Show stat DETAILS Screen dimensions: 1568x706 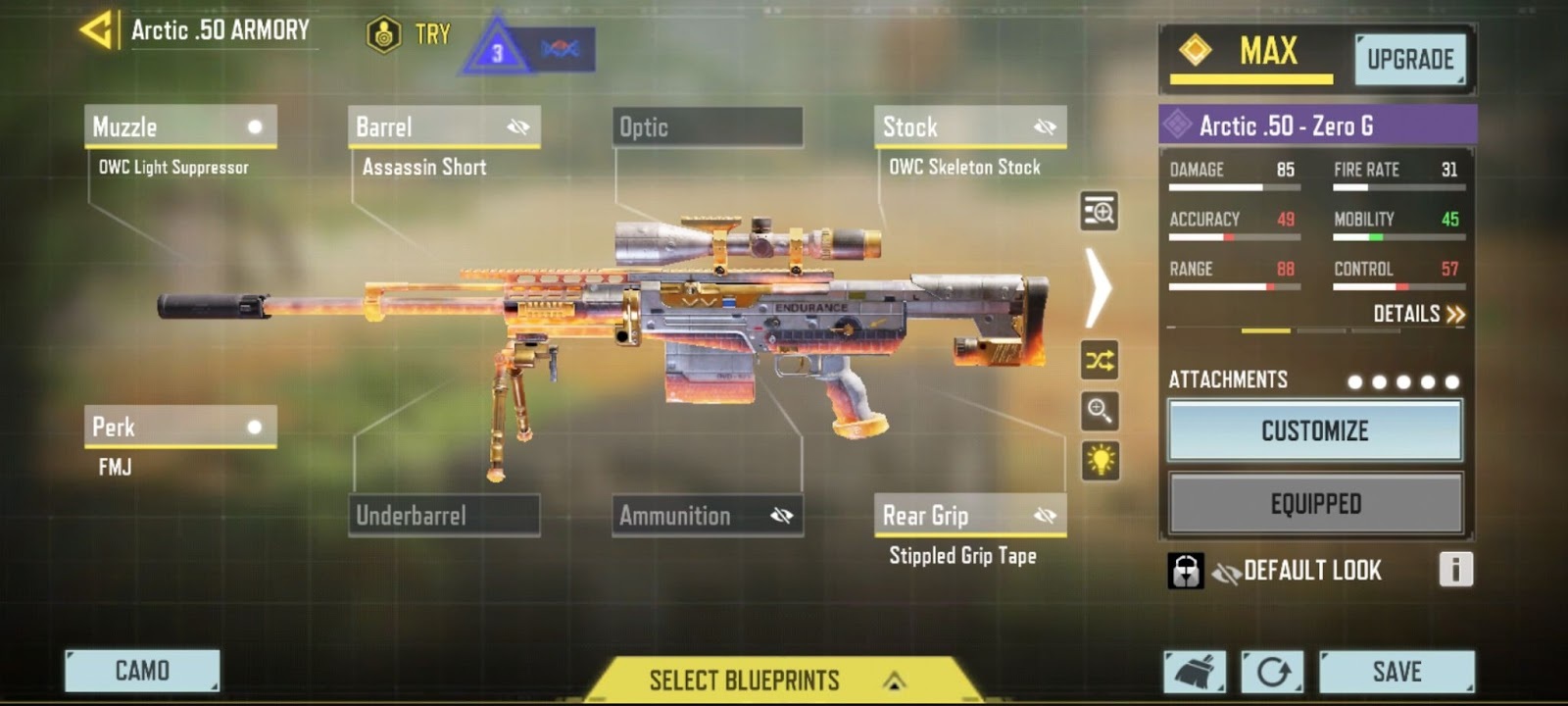point(1418,314)
